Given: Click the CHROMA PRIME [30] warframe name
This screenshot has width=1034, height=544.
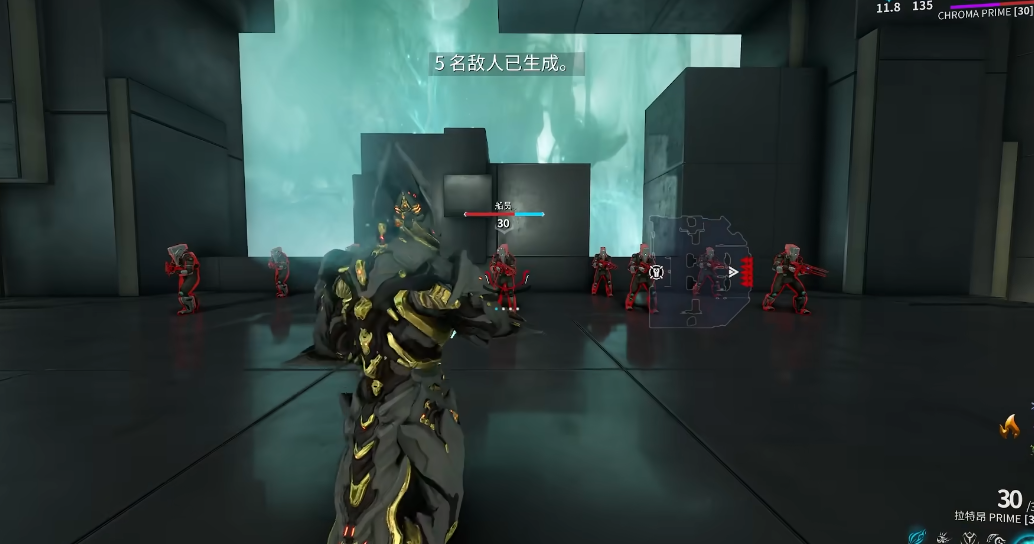Looking at the screenshot, I should pos(984,15).
